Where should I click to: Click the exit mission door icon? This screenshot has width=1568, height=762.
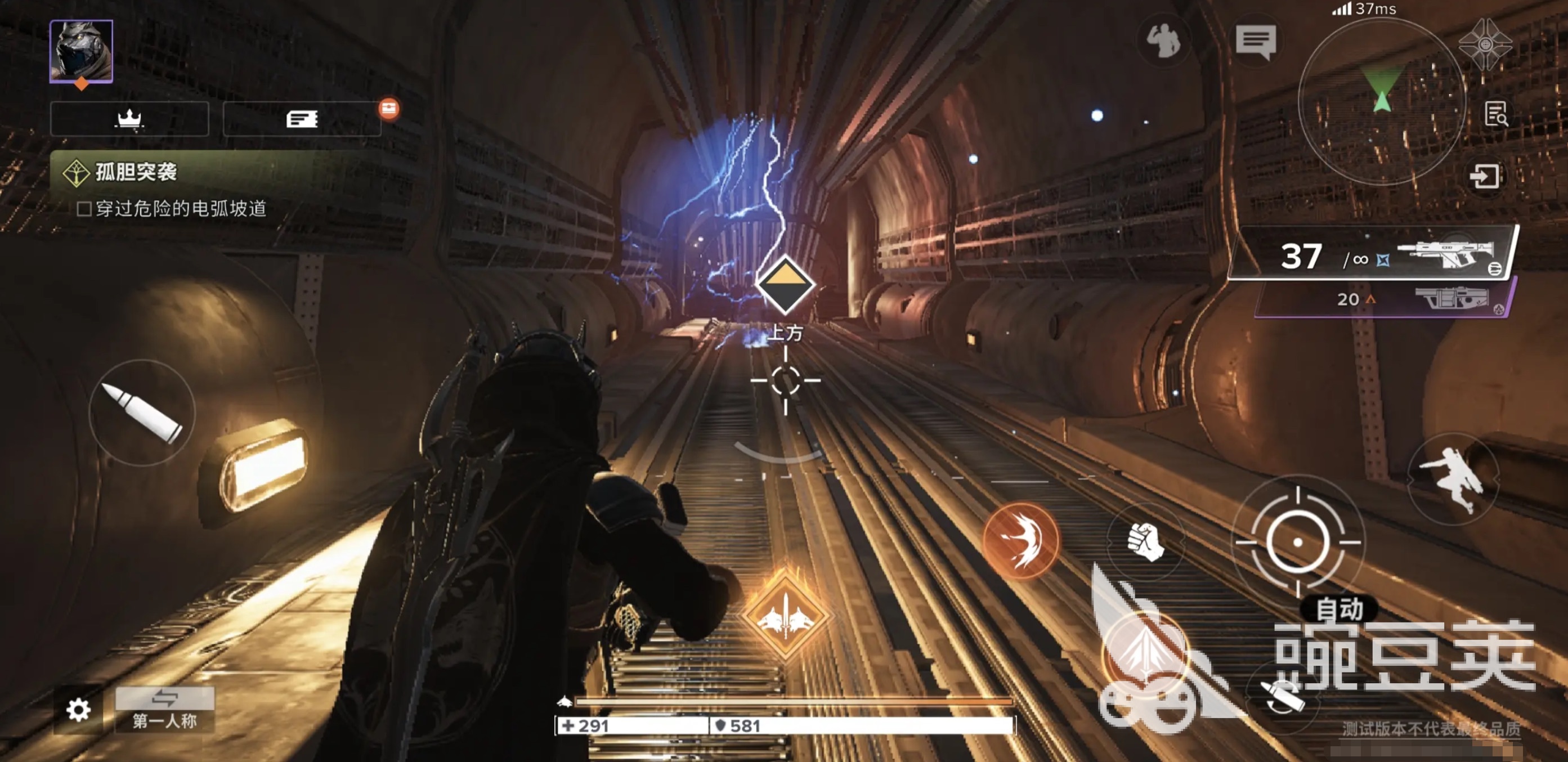1485,177
